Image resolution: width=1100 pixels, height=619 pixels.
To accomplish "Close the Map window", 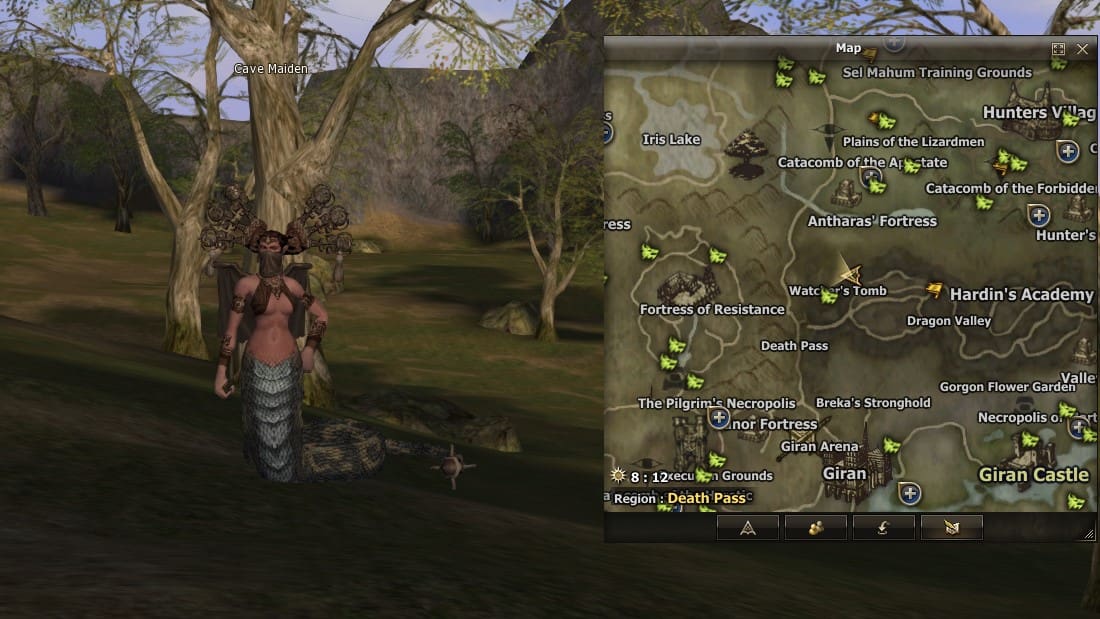I will pos(1083,49).
